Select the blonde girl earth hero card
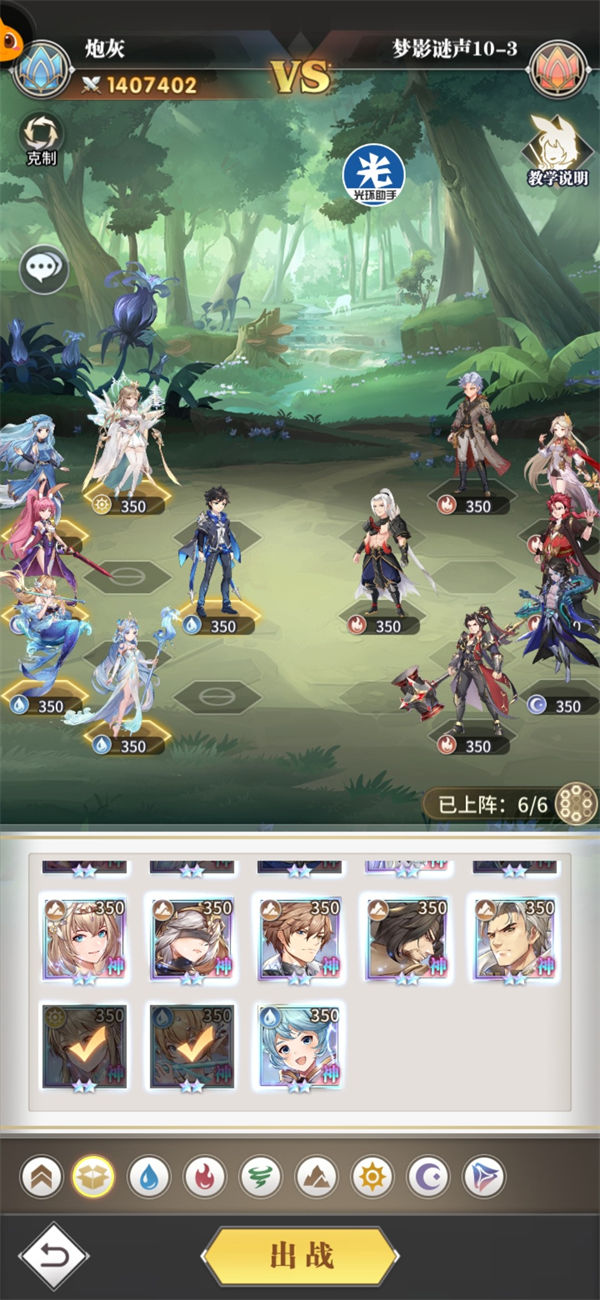600x1300 pixels. [x=84, y=940]
